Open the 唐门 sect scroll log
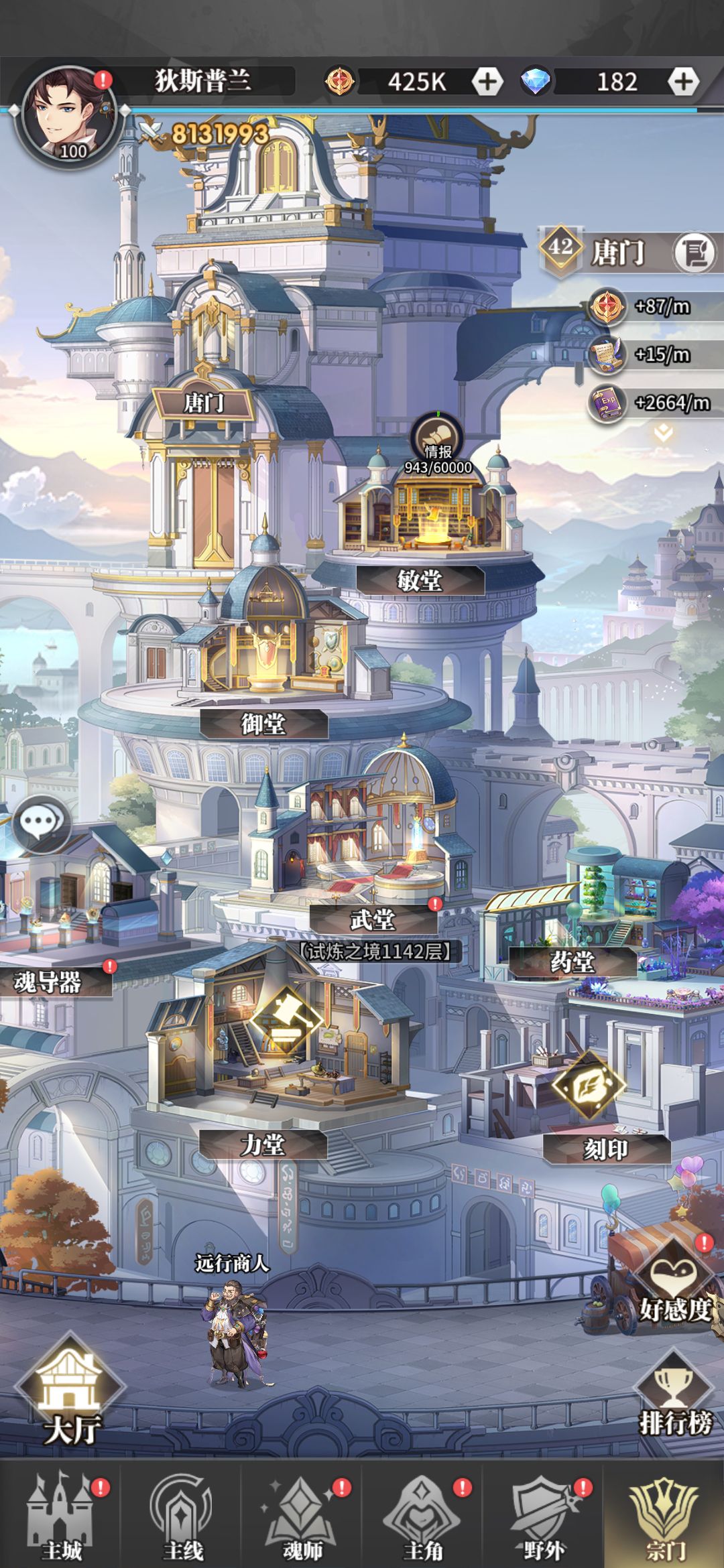The image size is (724, 1568). pyautogui.click(x=694, y=253)
